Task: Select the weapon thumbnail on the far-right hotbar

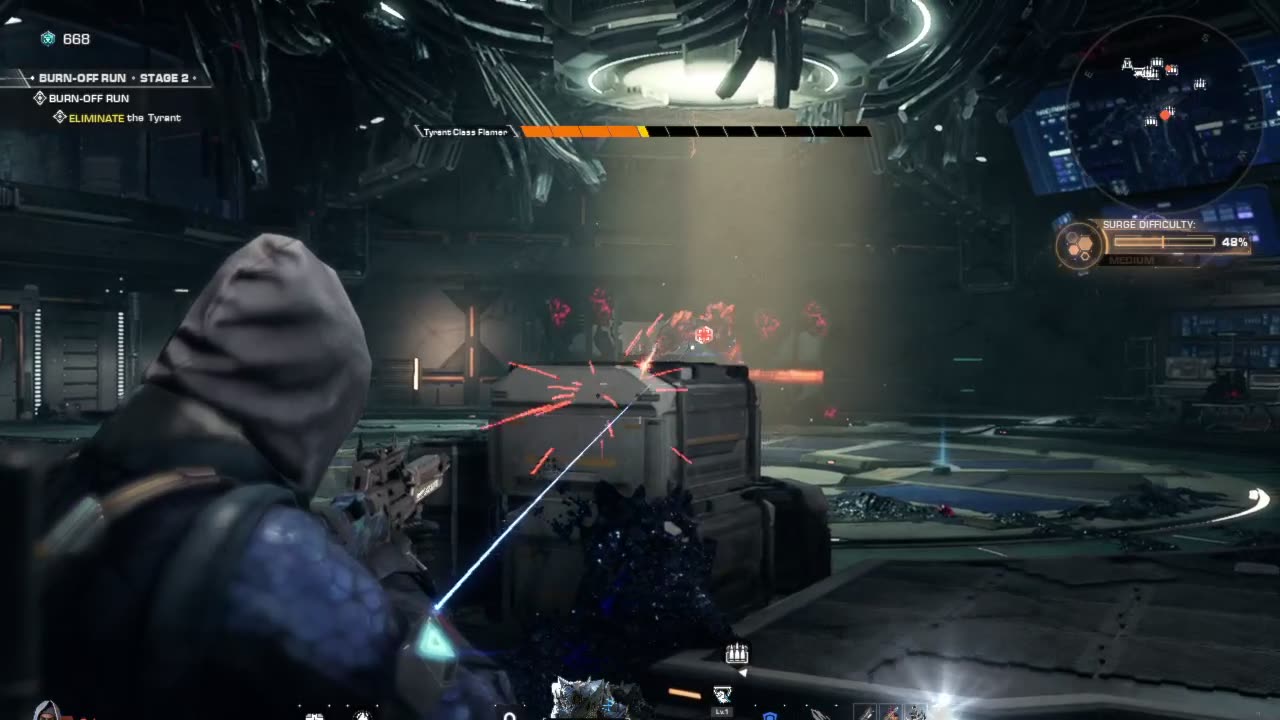Action: 916,711
